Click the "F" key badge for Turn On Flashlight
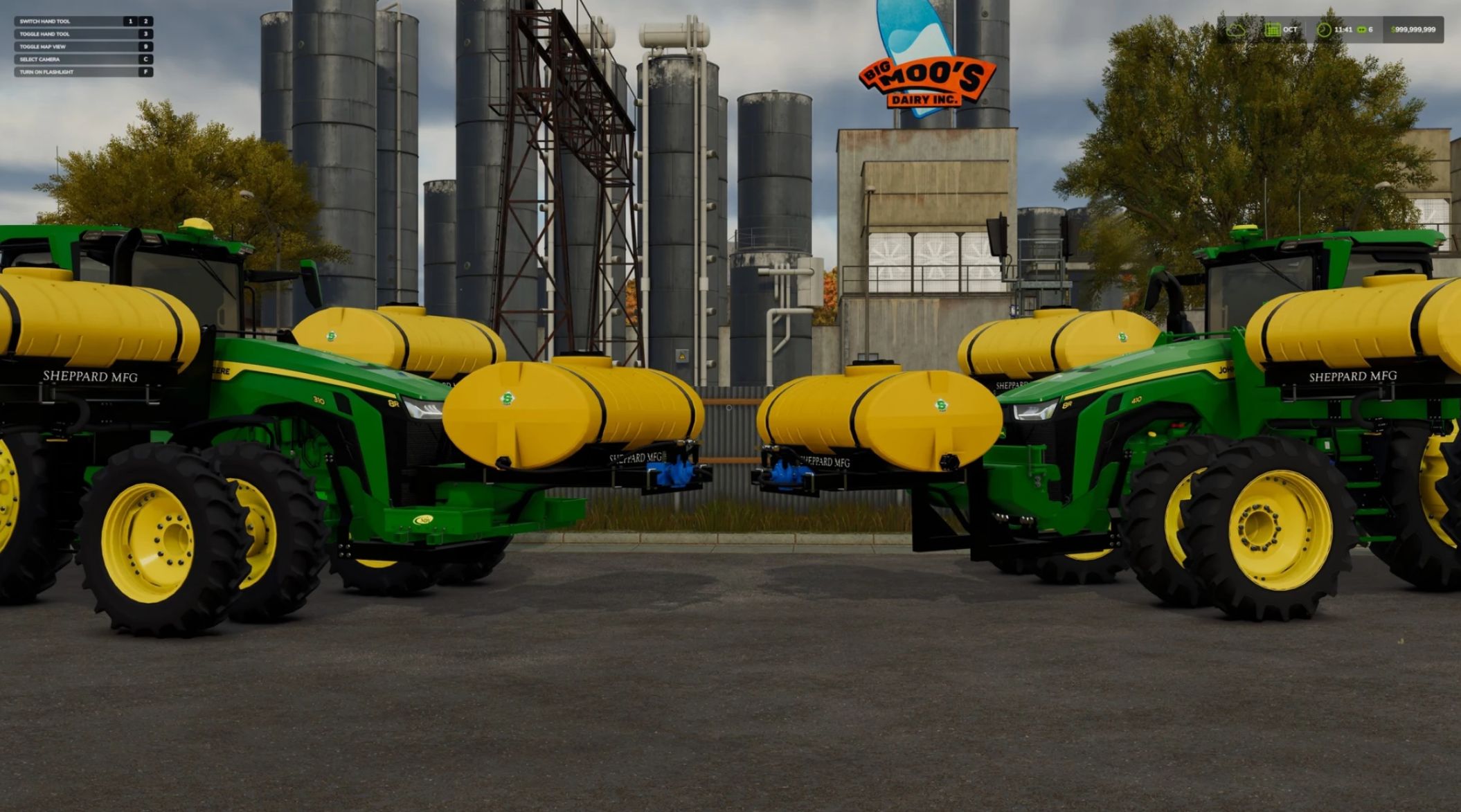This screenshot has width=1461, height=812. coord(146,73)
